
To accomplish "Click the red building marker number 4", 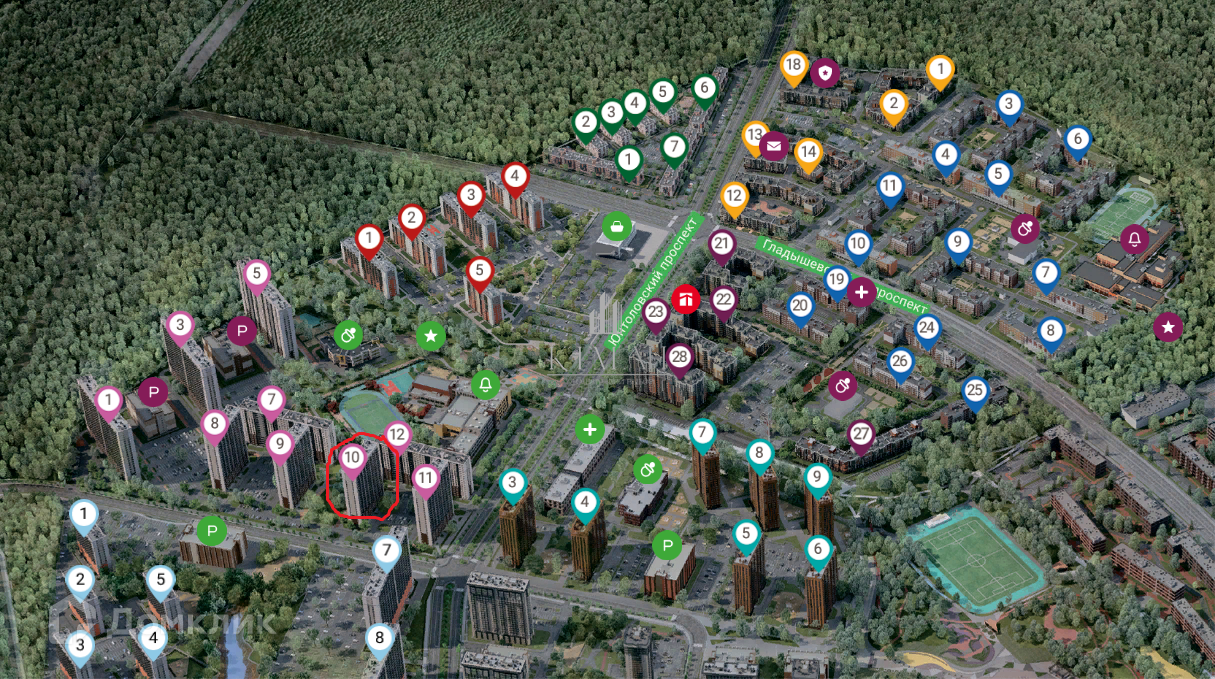I will (x=515, y=178).
